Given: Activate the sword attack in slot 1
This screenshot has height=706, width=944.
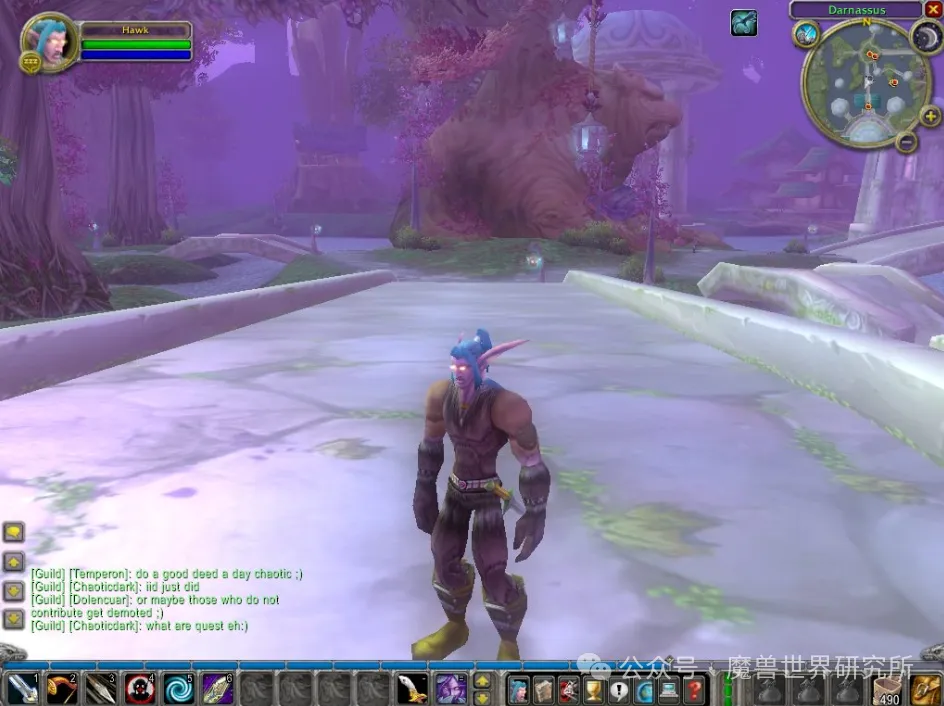Looking at the screenshot, I should click(x=22, y=689).
